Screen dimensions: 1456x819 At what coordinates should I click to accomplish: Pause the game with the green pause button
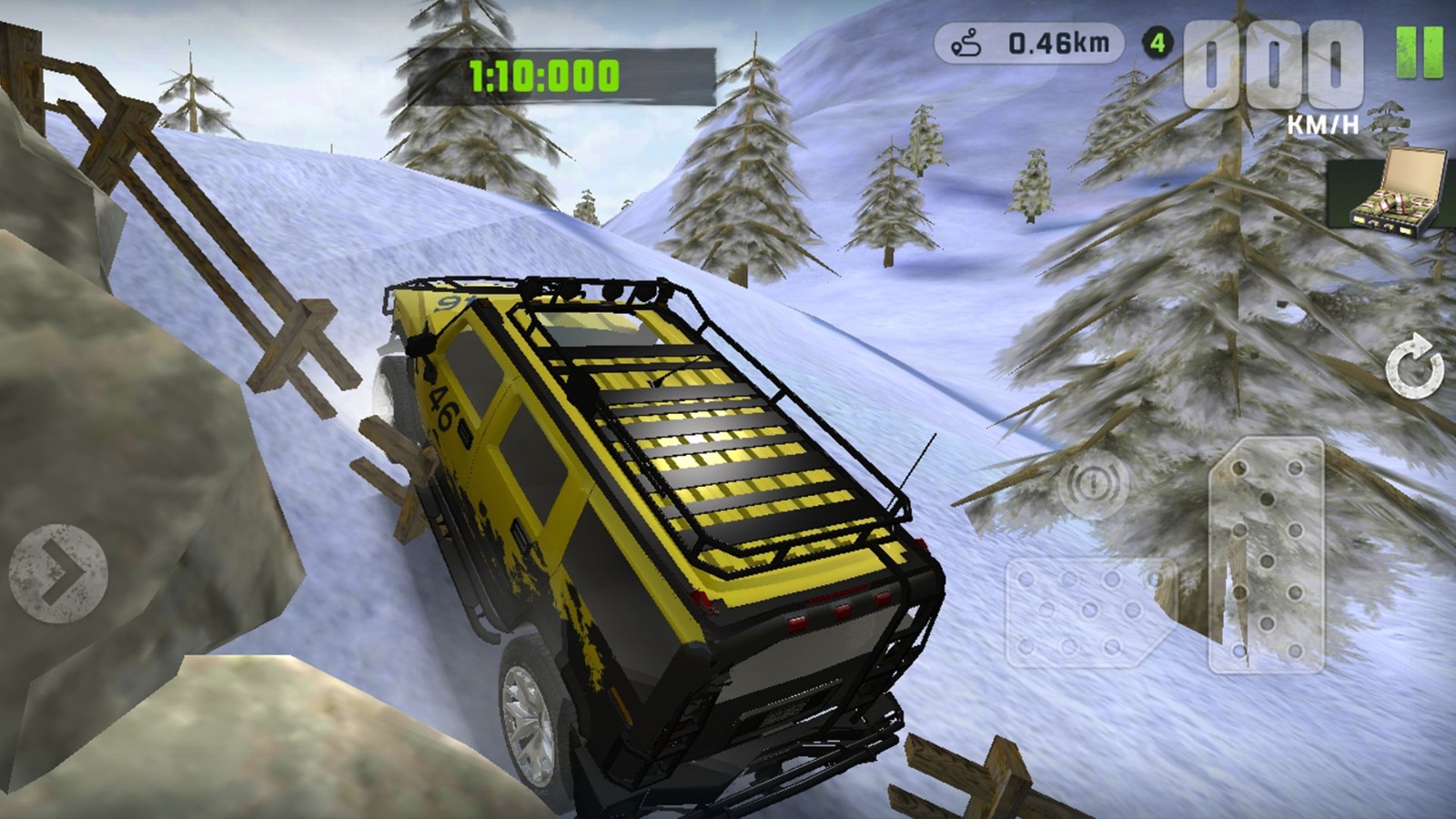[1420, 52]
